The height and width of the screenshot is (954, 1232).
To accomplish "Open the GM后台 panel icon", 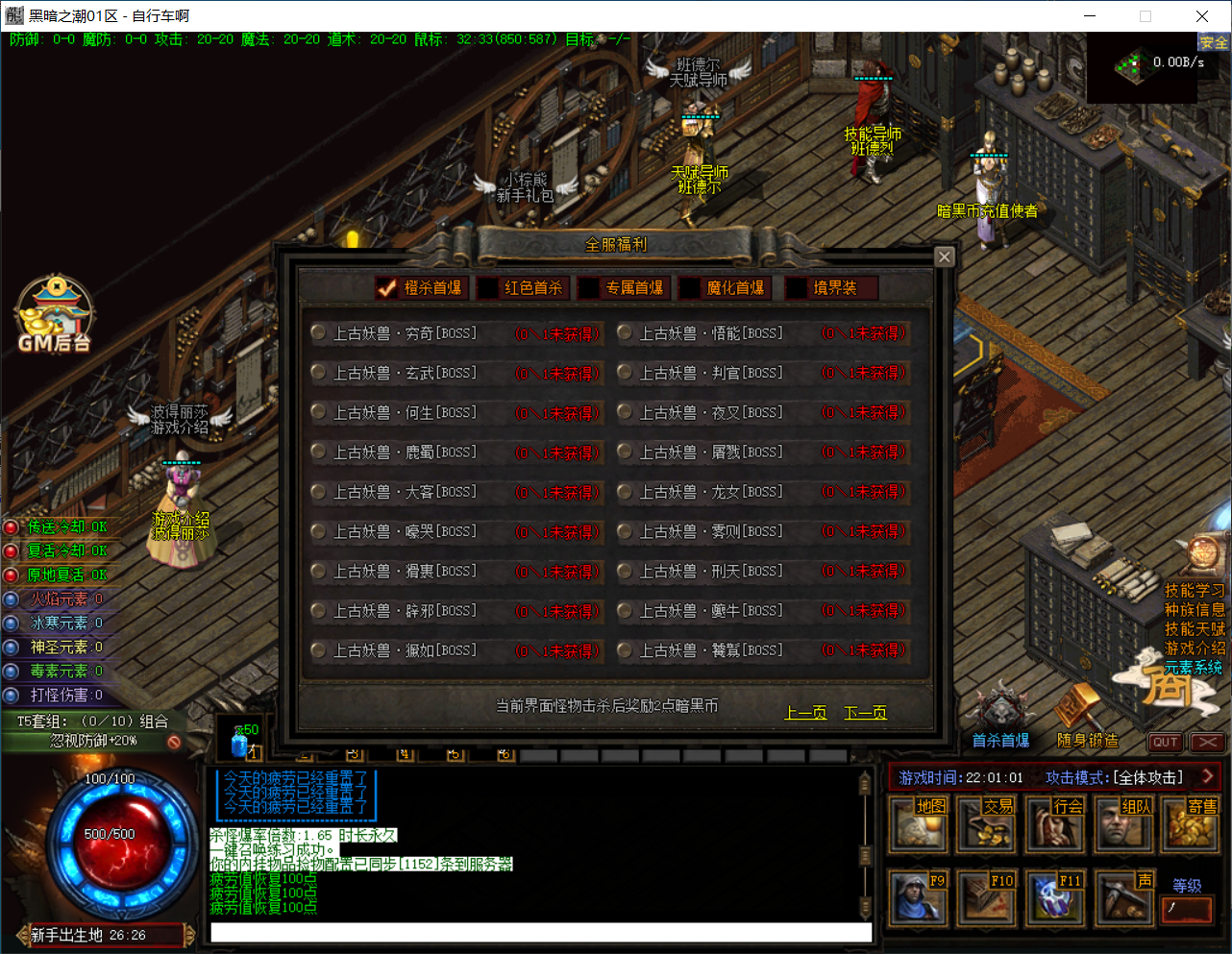I will point(55,313).
